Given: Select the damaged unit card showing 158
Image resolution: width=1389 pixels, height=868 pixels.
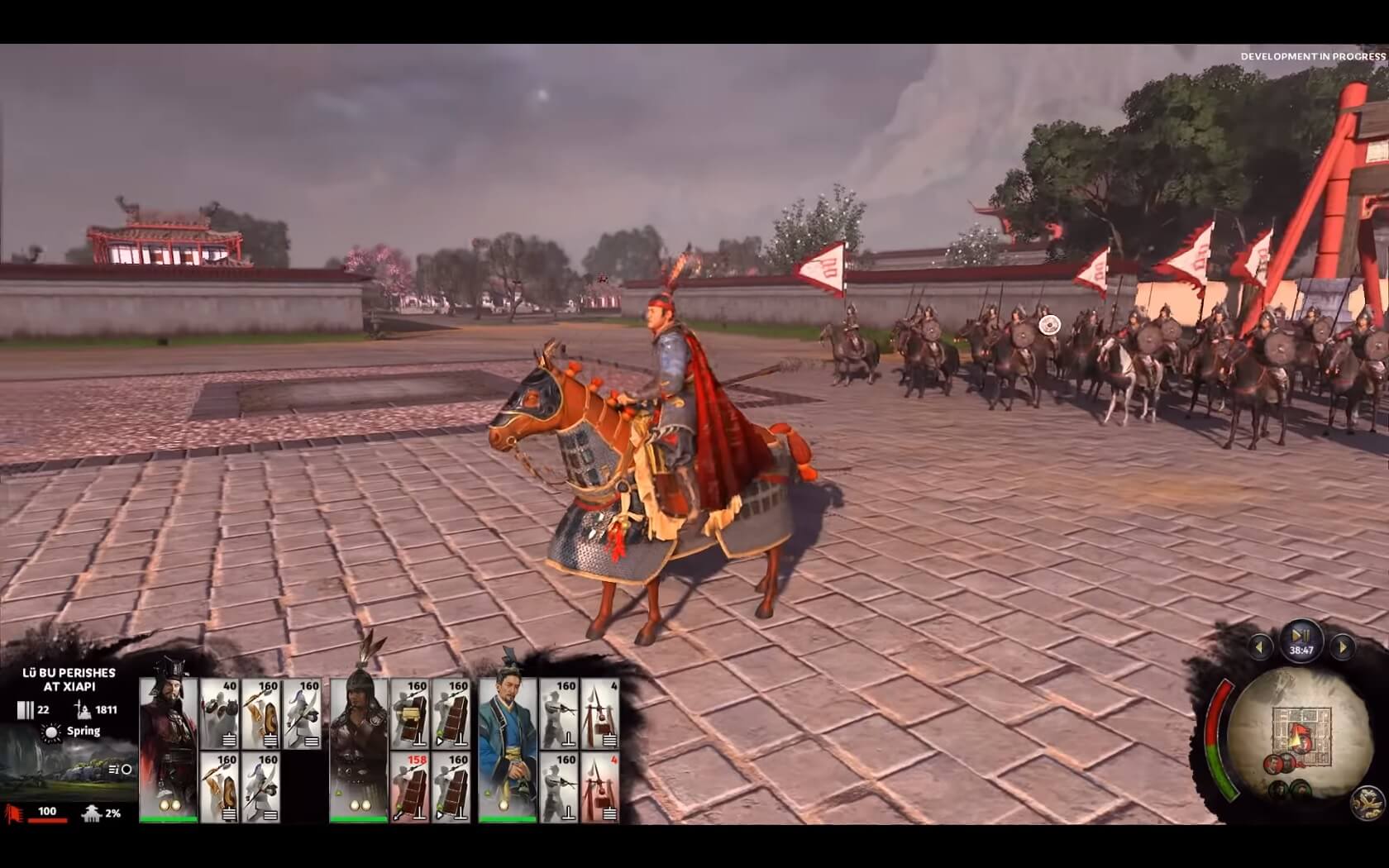Looking at the screenshot, I should coord(410,787).
